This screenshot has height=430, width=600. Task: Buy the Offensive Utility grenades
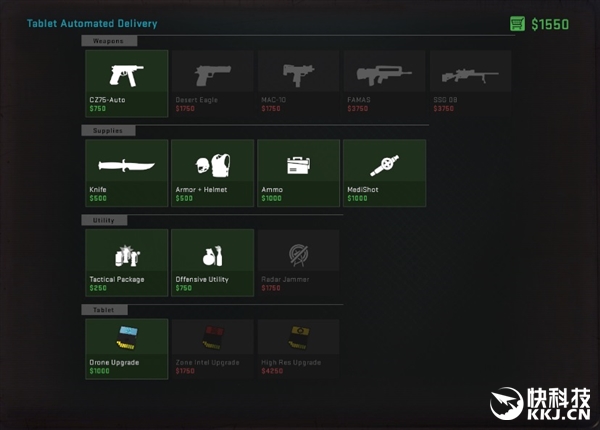pyautogui.click(x=212, y=262)
